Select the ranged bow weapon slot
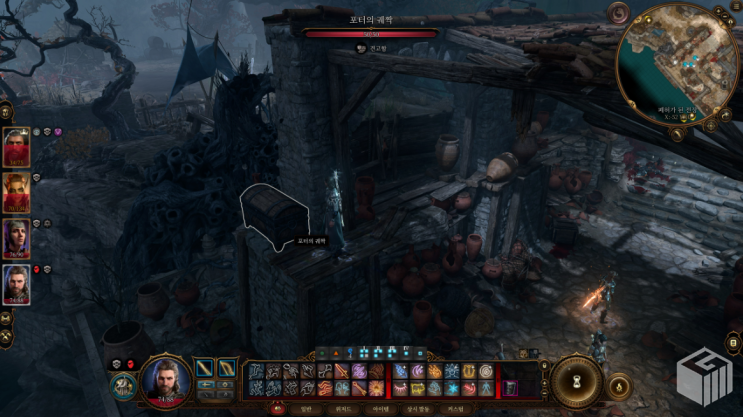Viewport: 743px width, 417px height. (x=230, y=368)
